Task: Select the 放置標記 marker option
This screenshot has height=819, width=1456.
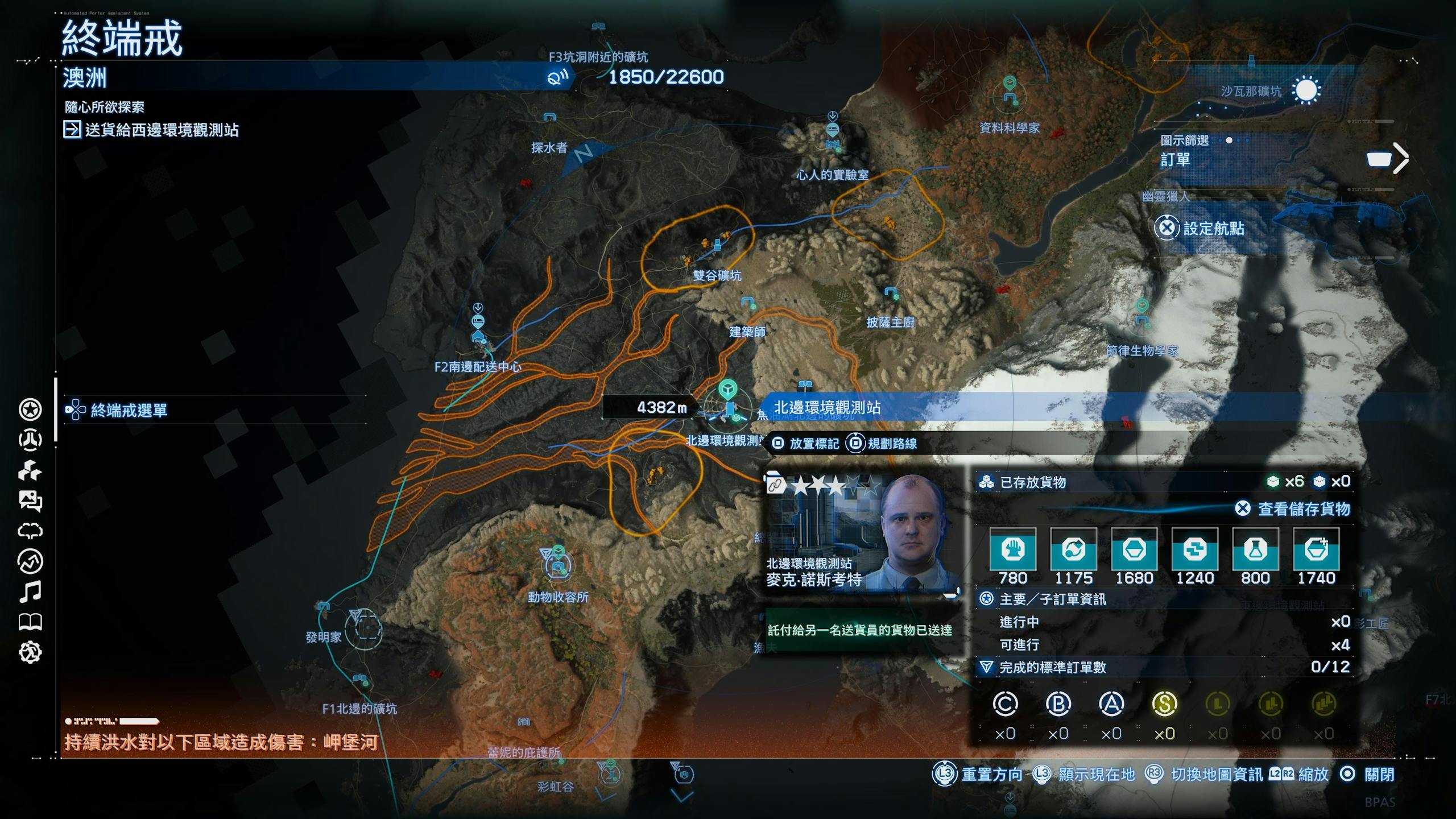Action: pyautogui.click(x=813, y=444)
